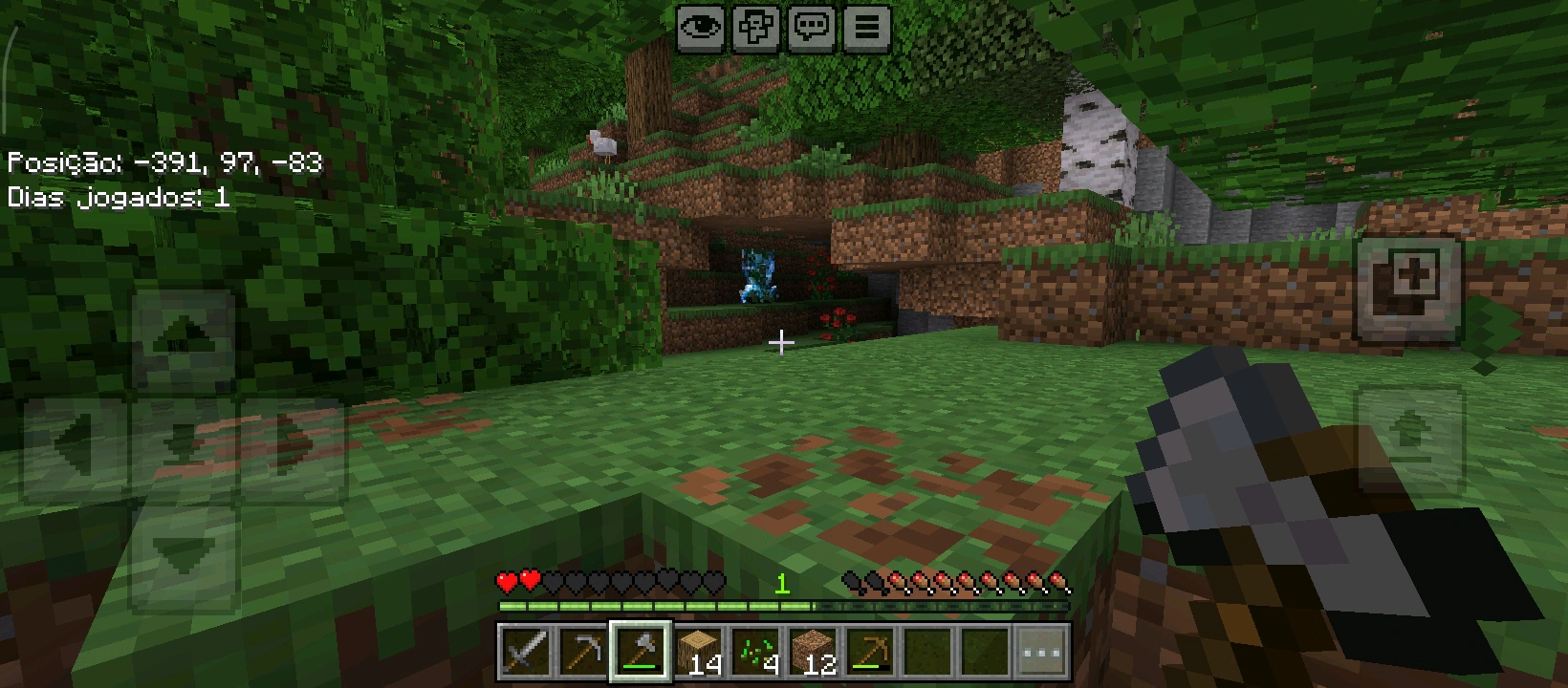1568x688 pixels.
Task: Open the emote button with figure icon
Action: (757, 28)
